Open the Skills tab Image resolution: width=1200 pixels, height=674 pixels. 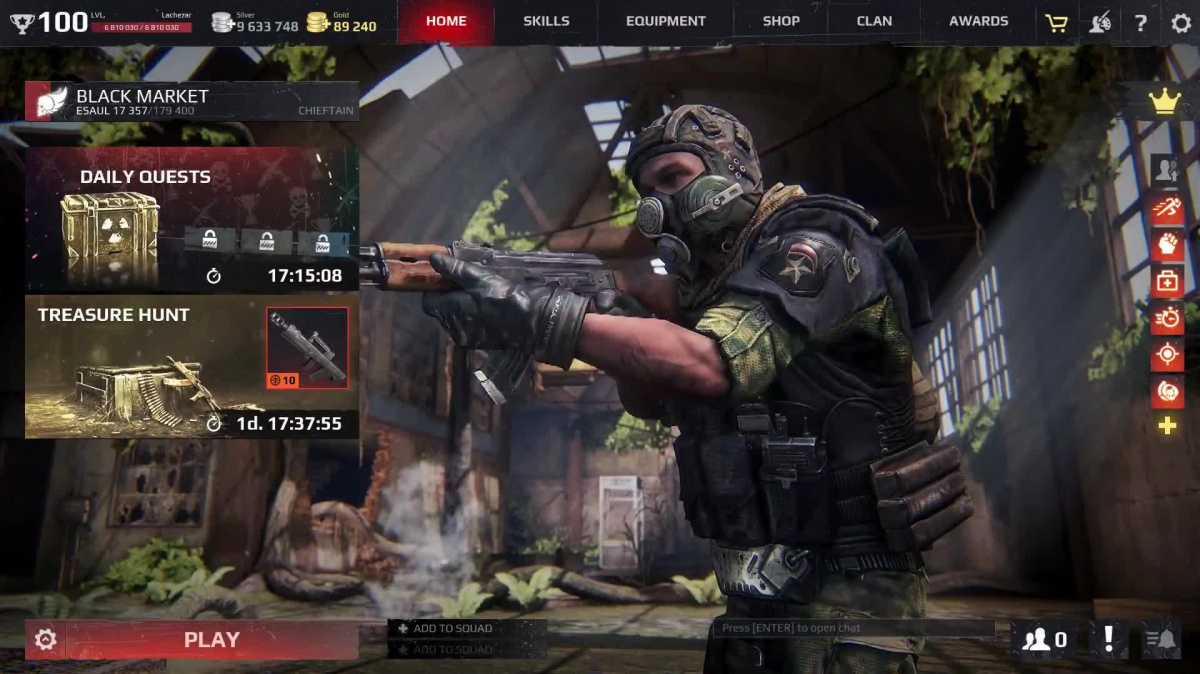[x=546, y=21]
